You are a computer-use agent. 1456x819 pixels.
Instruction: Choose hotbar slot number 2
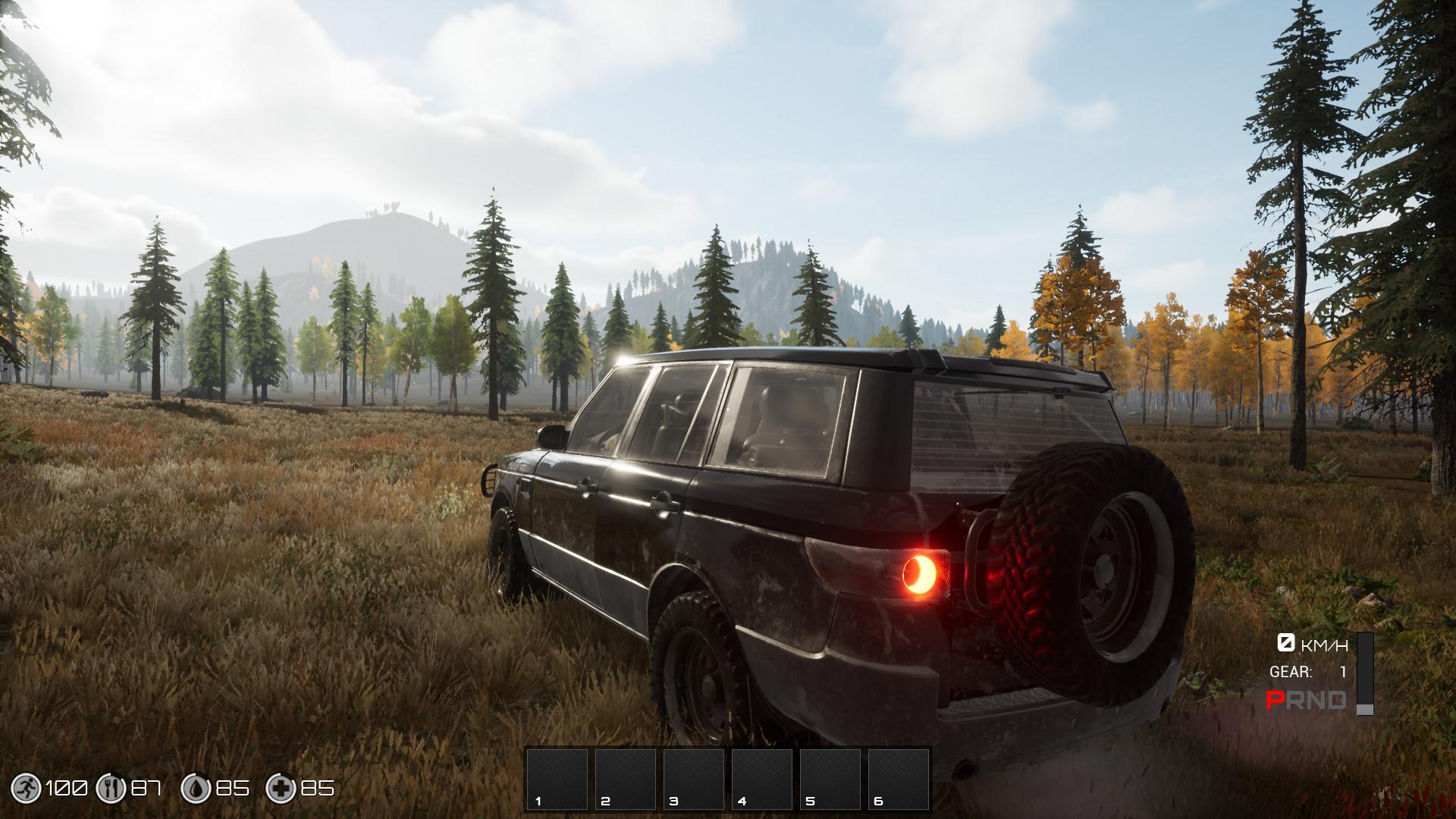pyautogui.click(x=625, y=779)
